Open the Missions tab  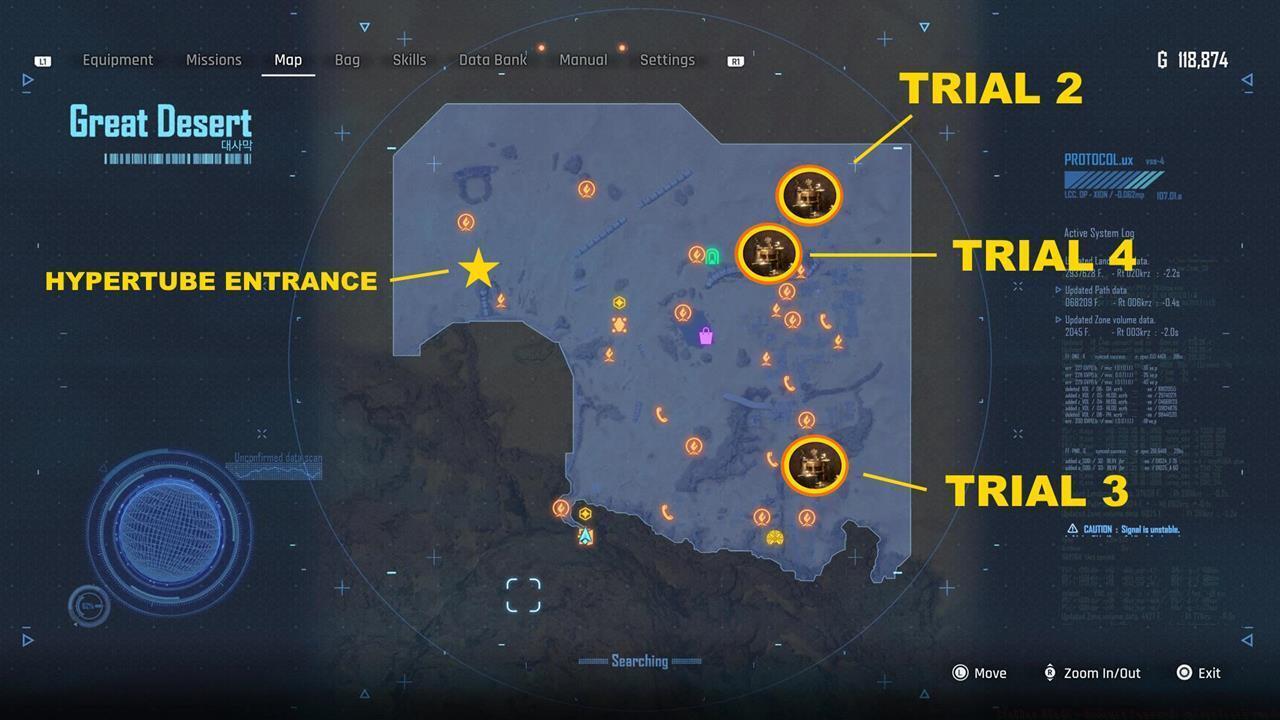213,60
